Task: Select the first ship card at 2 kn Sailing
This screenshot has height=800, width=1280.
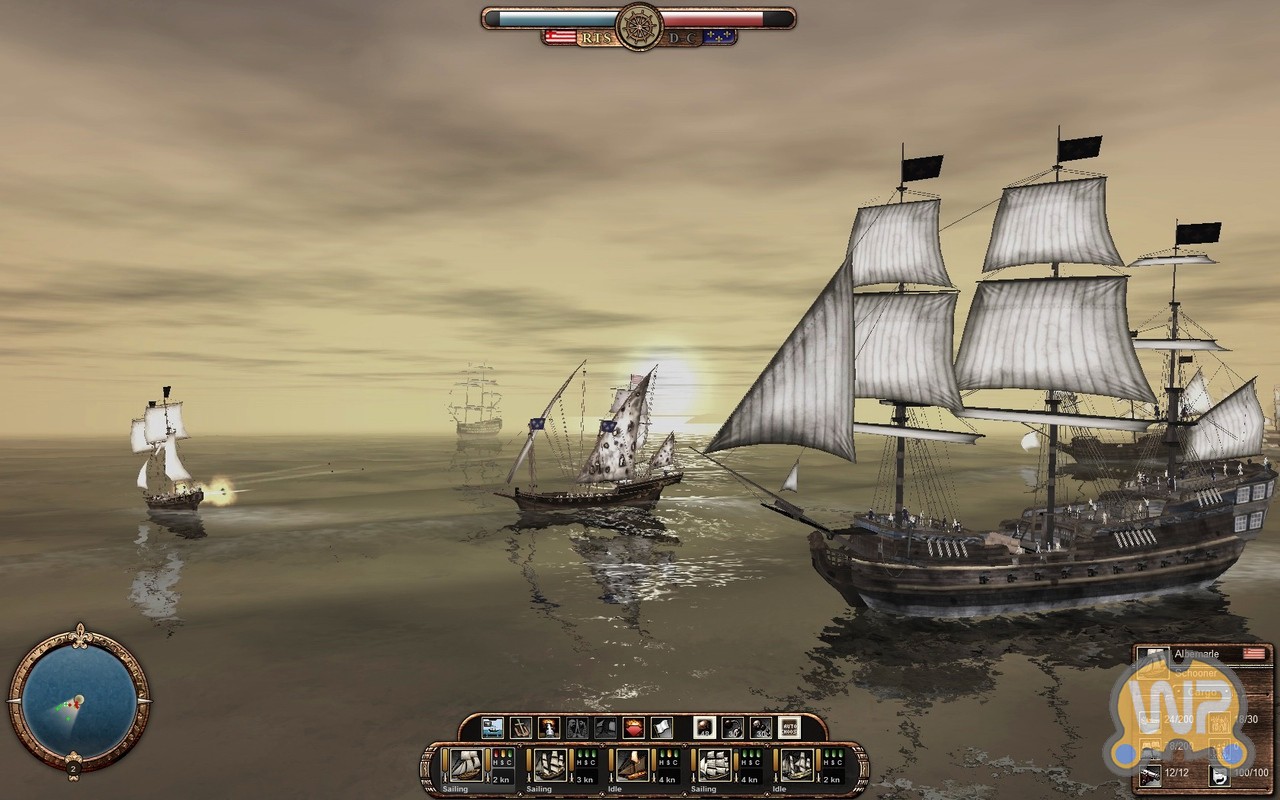Action: click(x=467, y=767)
